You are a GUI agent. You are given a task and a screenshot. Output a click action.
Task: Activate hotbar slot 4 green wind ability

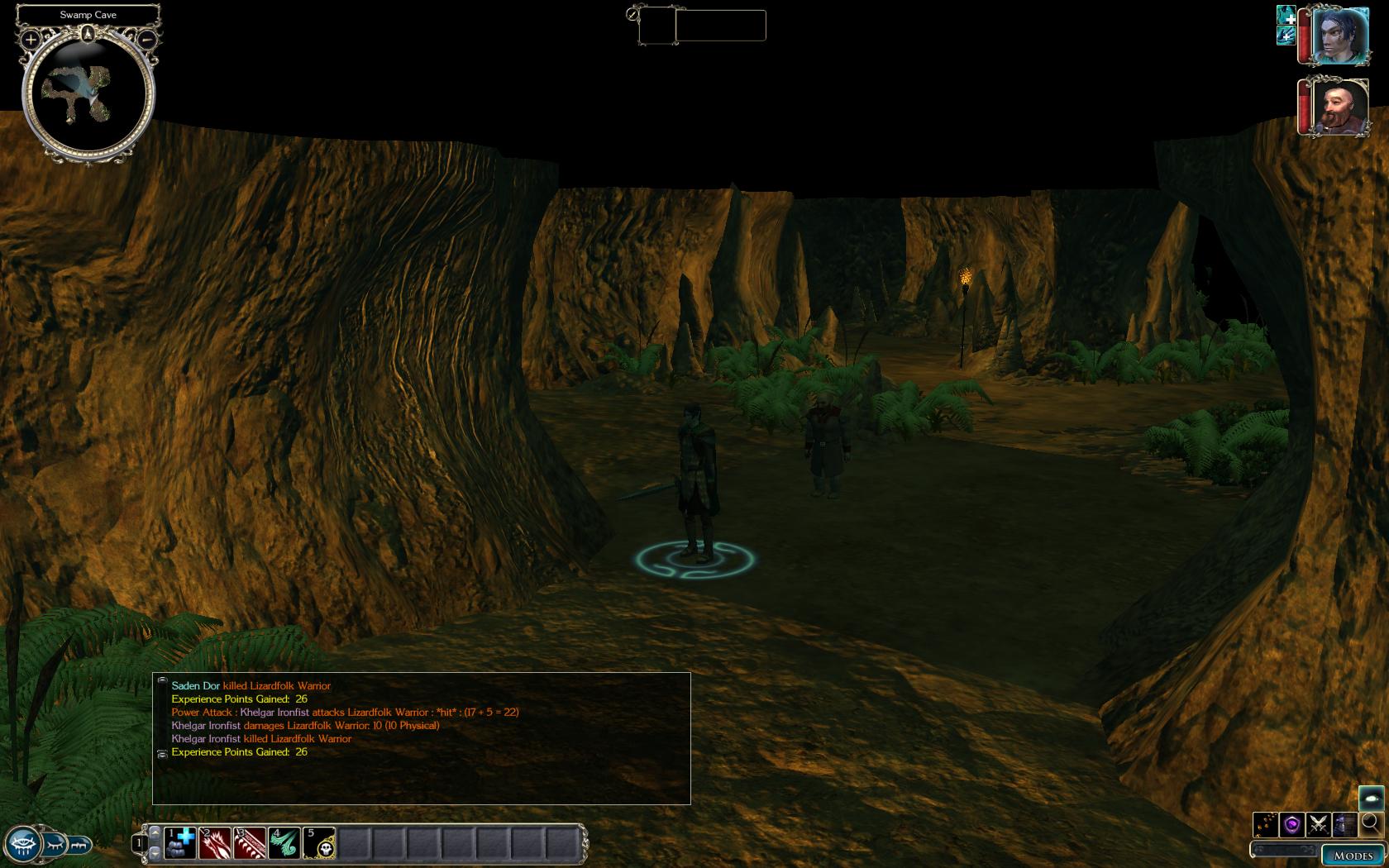(284, 843)
